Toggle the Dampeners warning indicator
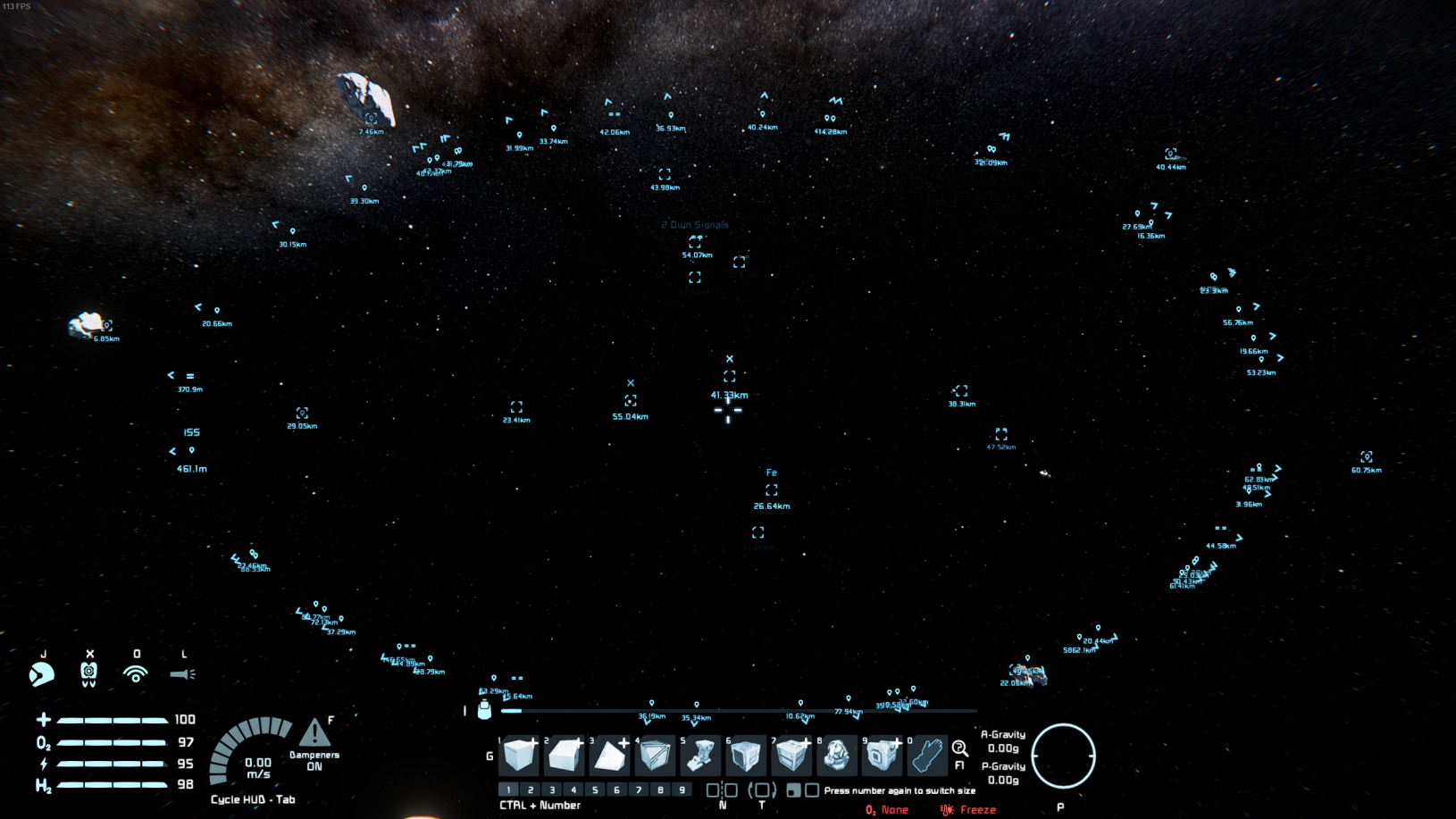The width and height of the screenshot is (1456, 819). pyautogui.click(x=314, y=735)
